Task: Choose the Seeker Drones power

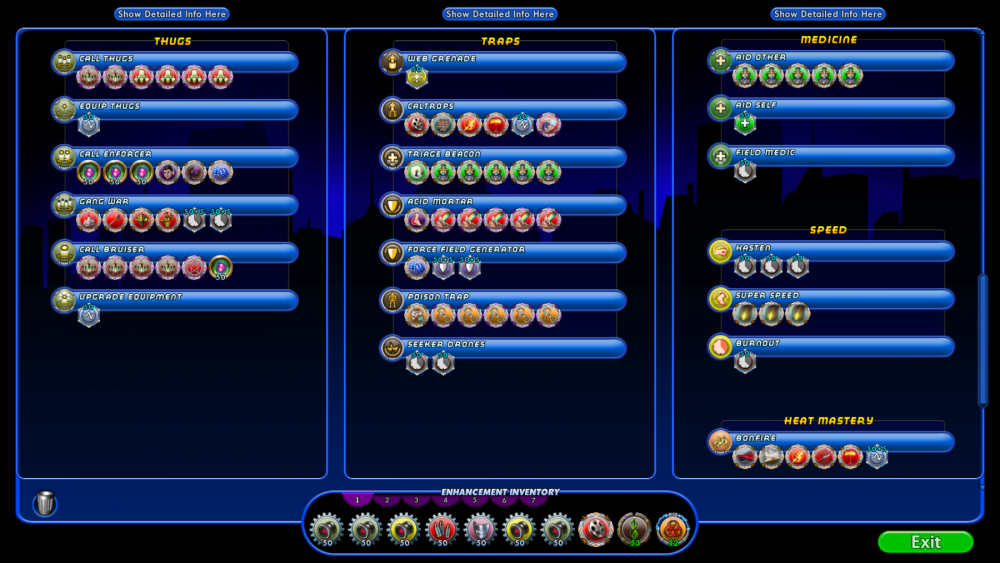Action: click(513, 346)
